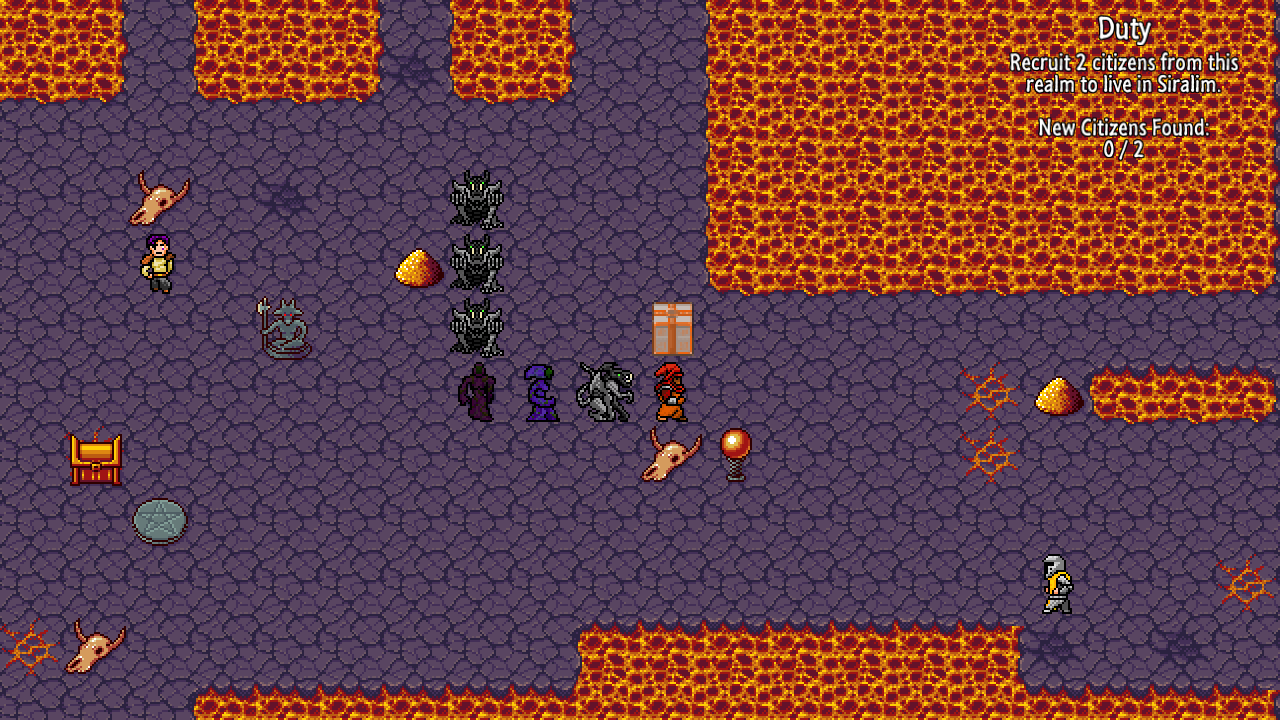
Task: Select the gray werewolf creature
Action: tap(605, 390)
